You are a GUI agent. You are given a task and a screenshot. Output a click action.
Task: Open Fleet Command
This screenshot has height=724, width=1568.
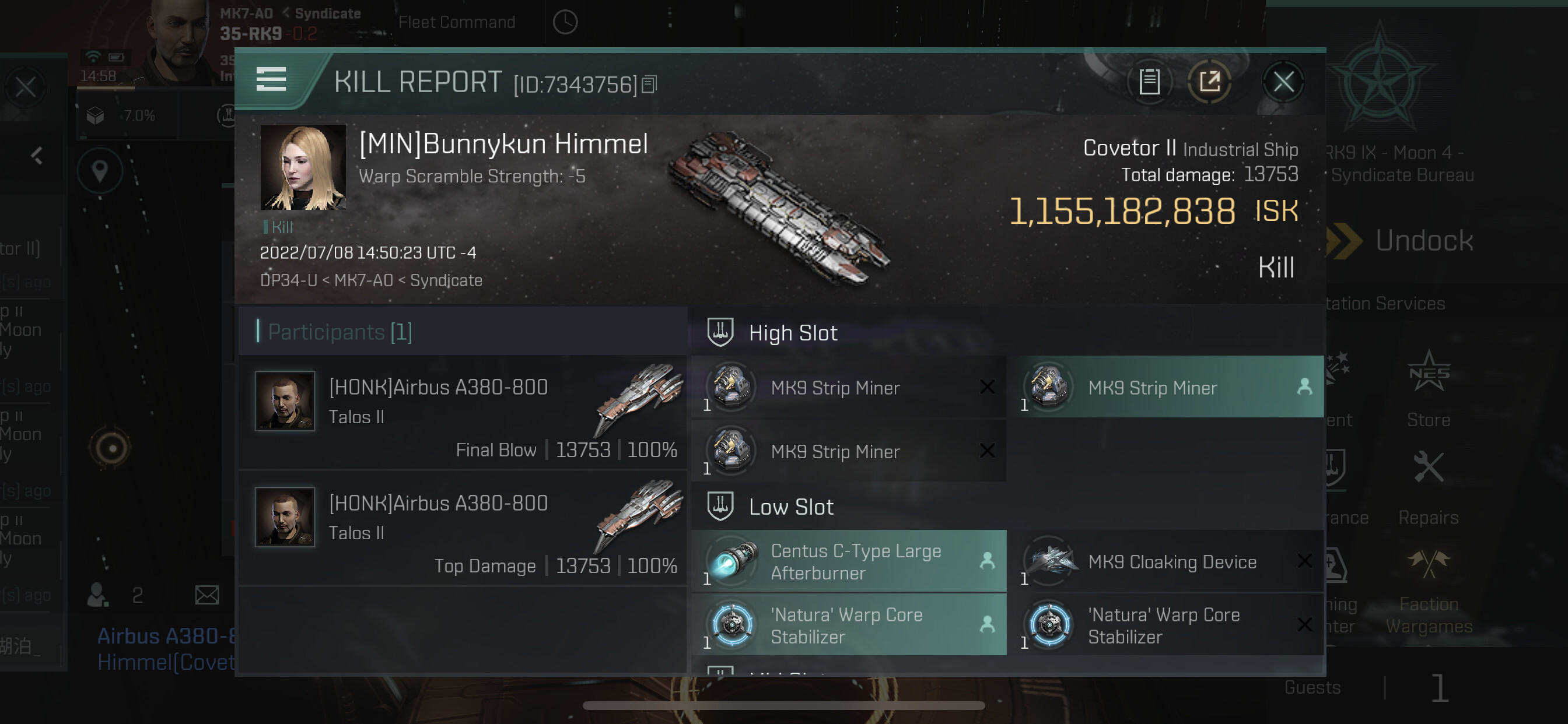457,23
